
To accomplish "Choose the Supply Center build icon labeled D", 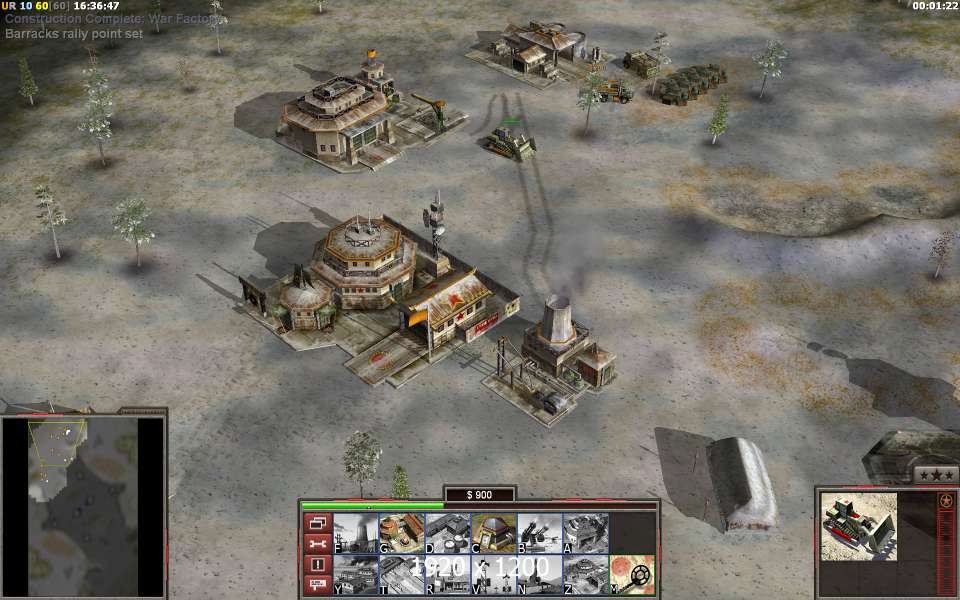I will click(x=447, y=533).
